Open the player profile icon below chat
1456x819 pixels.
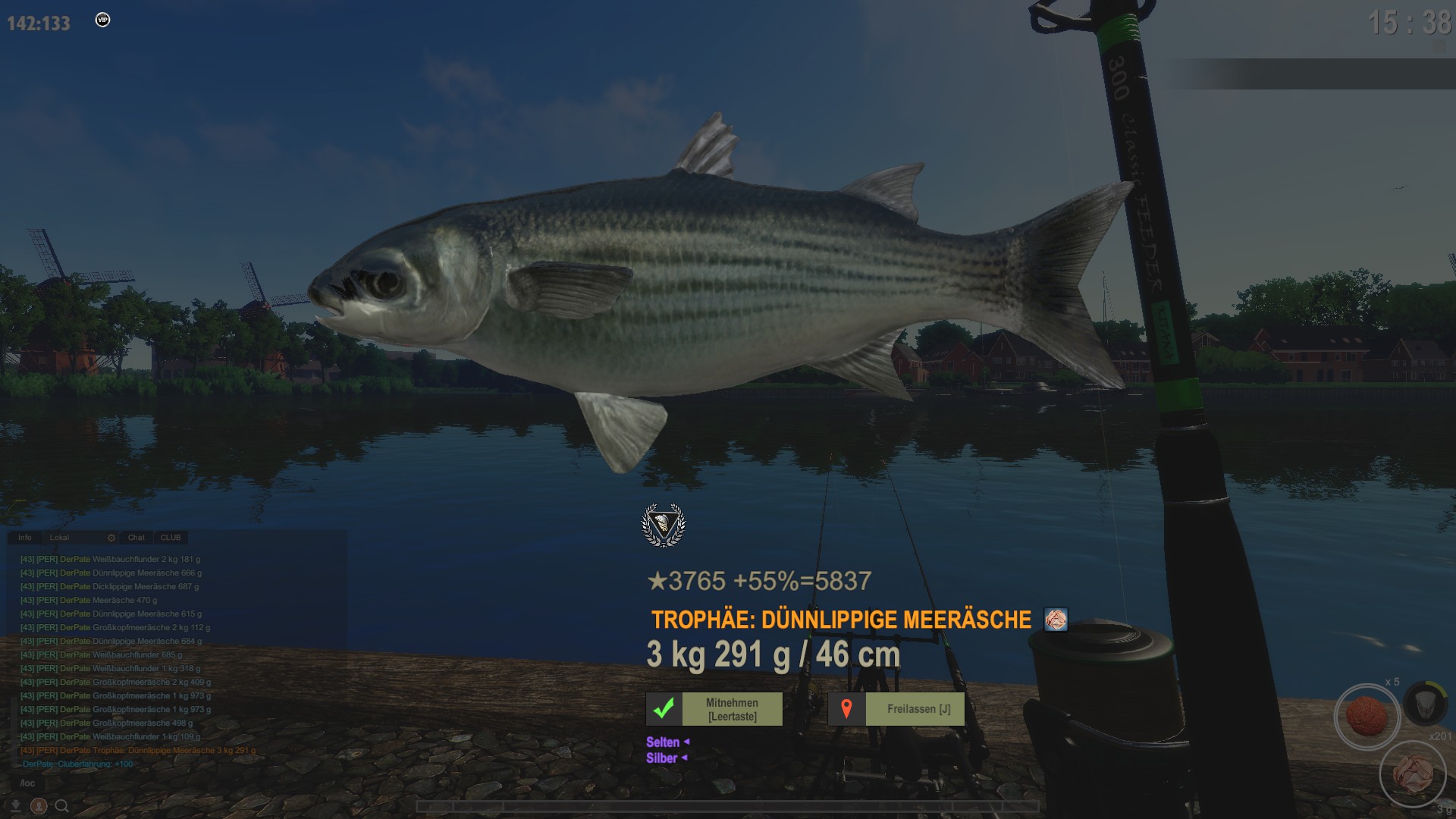click(39, 806)
